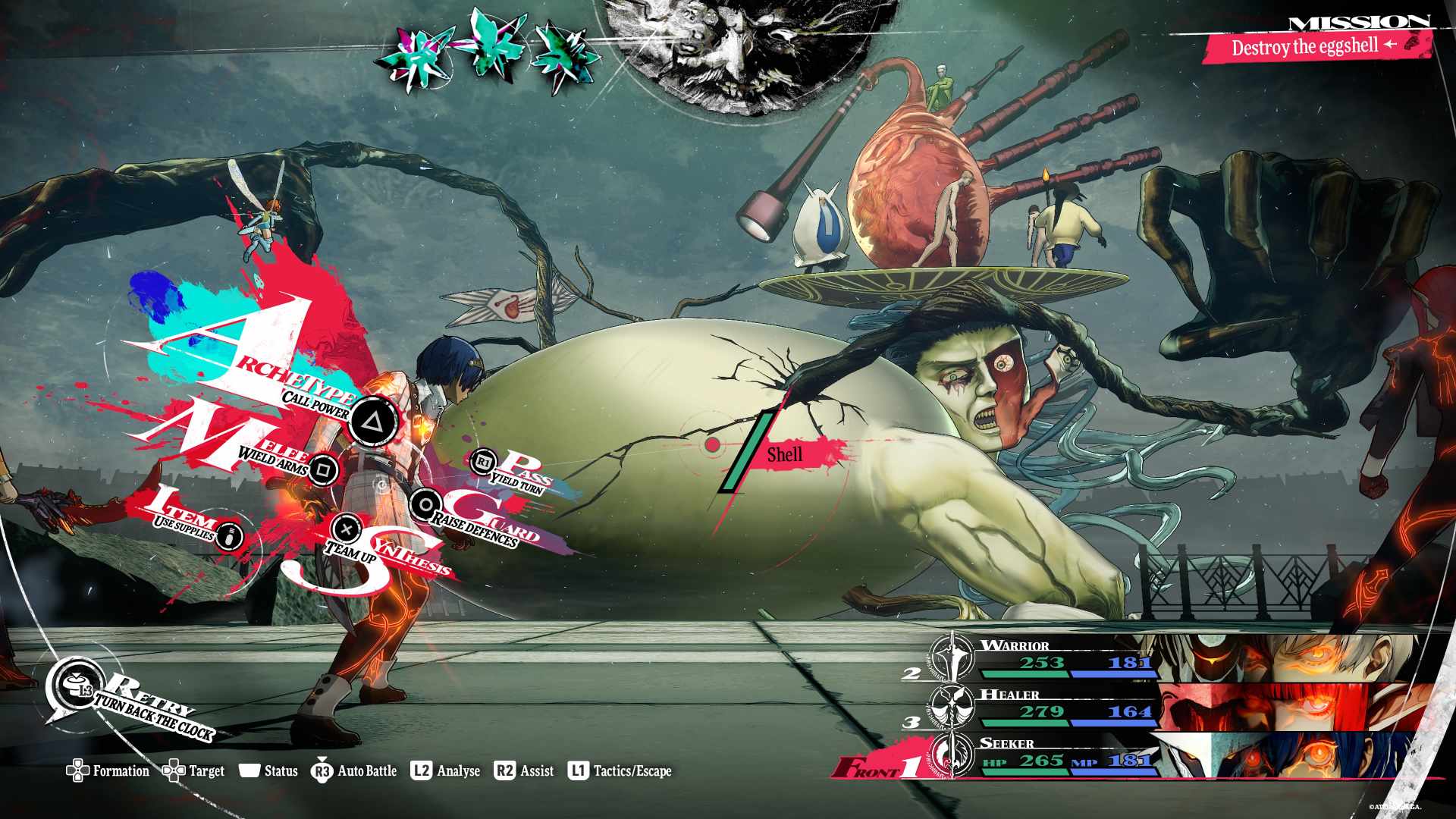The width and height of the screenshot is (1456, 819).
Task: Select the Guard command
Action: 426,505
